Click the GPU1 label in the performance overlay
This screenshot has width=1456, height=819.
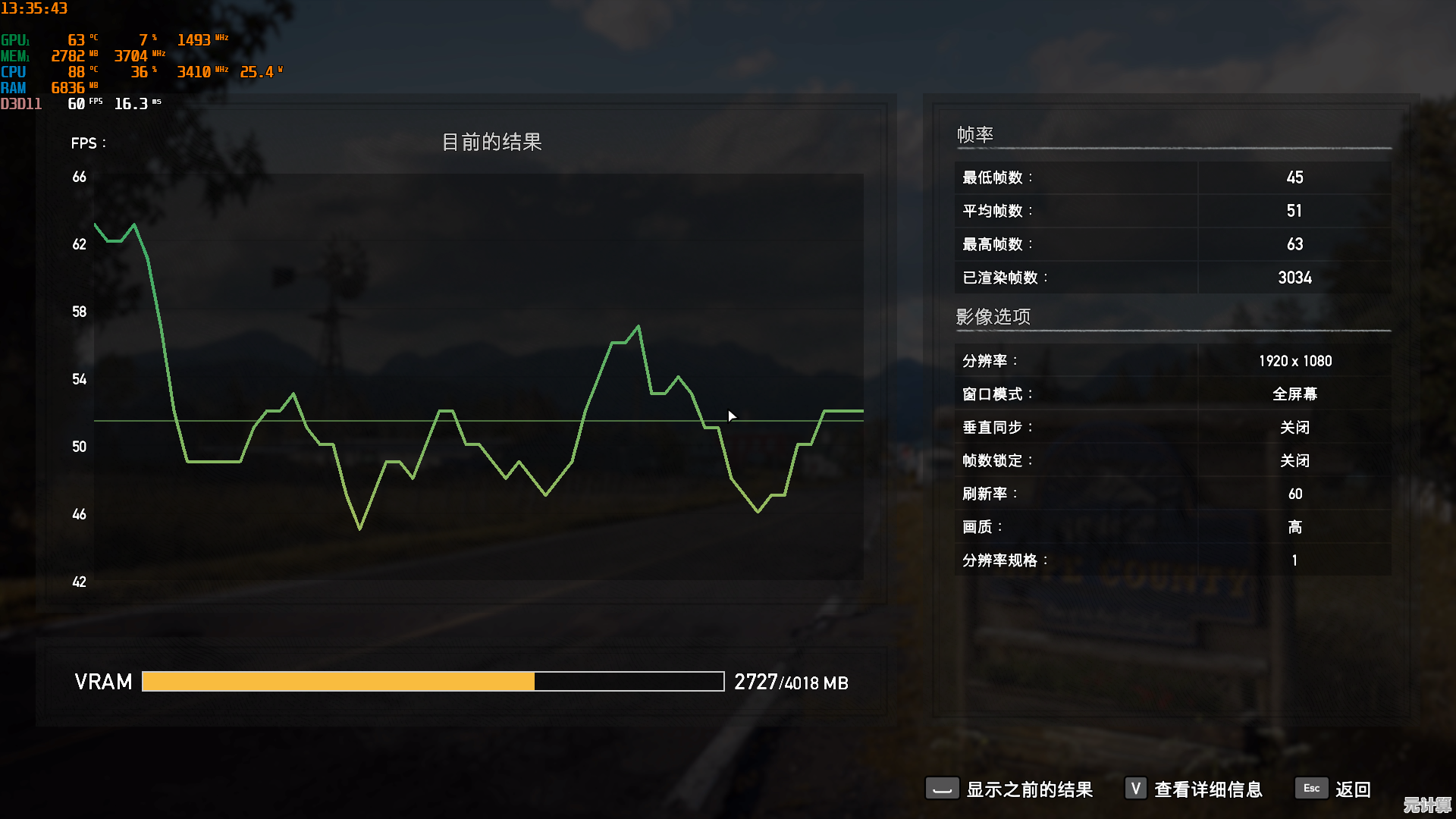(x=17, y=38)
